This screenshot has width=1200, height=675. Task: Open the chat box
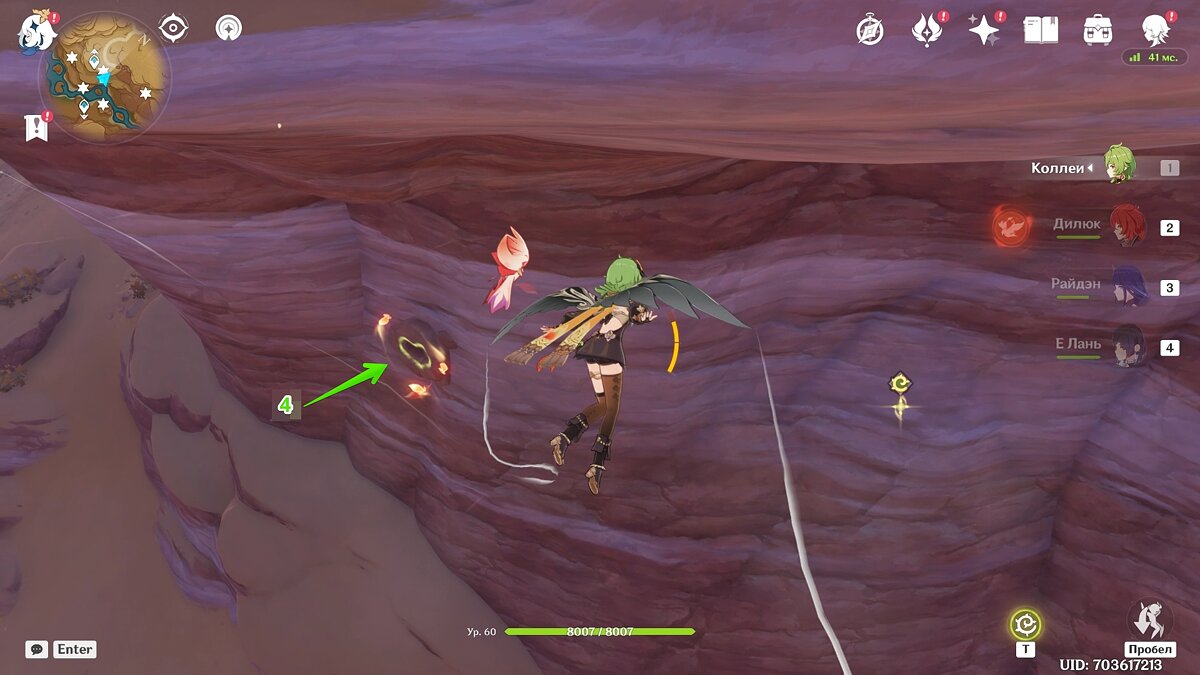pyautogui.click(x=37, y=649)
